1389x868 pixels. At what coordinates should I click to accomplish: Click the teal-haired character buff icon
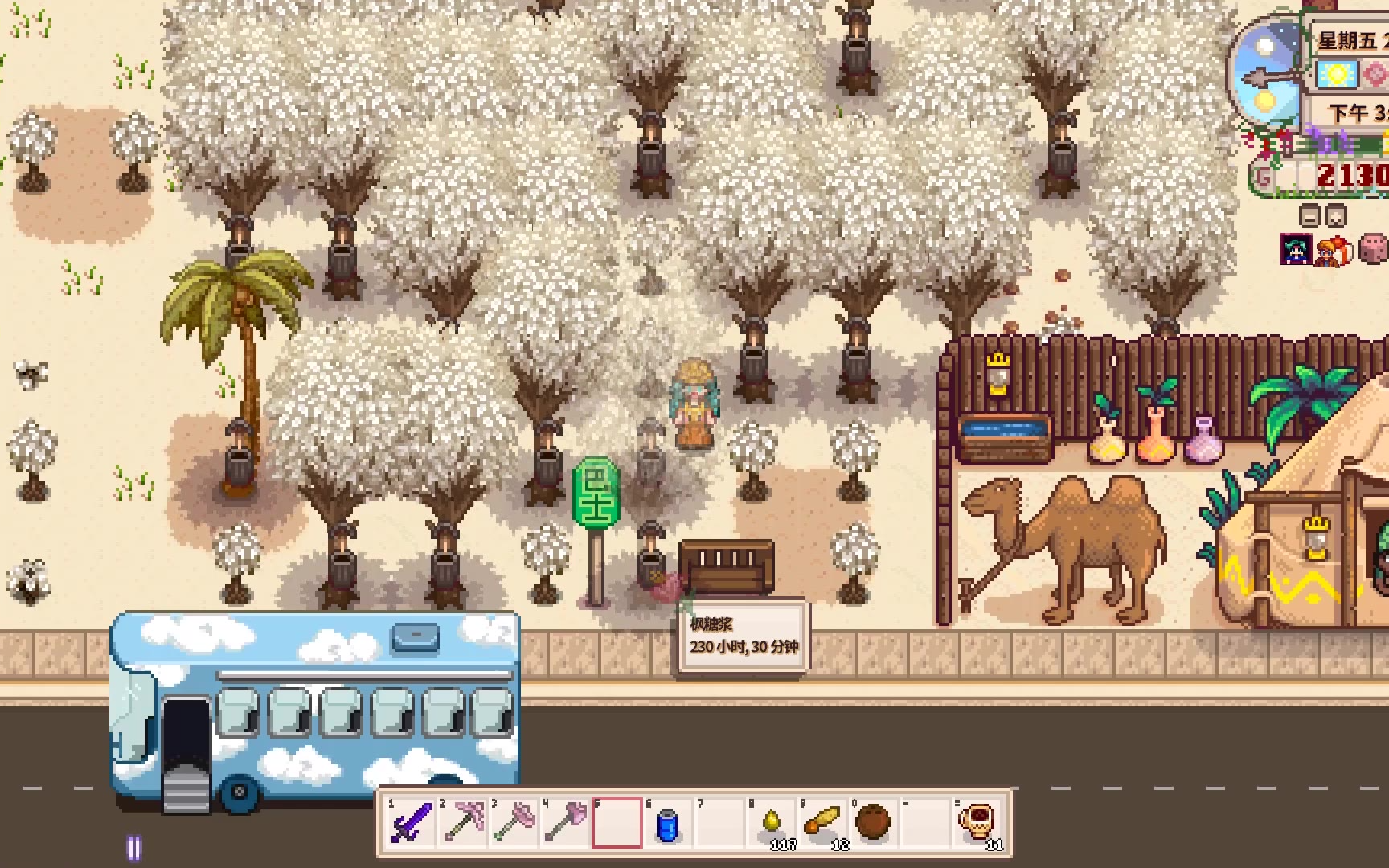[x=1296, y=250]
